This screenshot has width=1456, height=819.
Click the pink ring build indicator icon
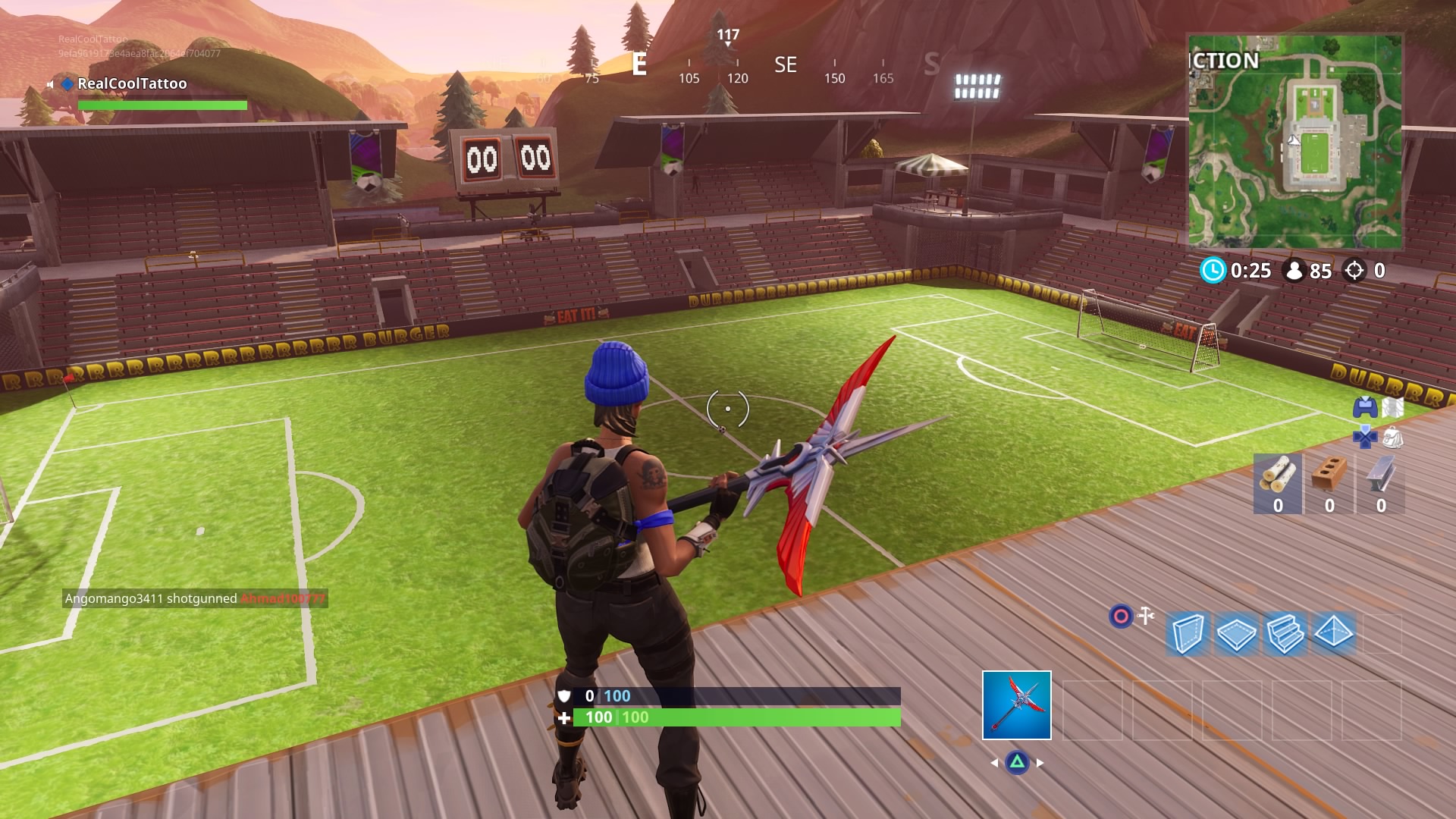(1121, 615)
